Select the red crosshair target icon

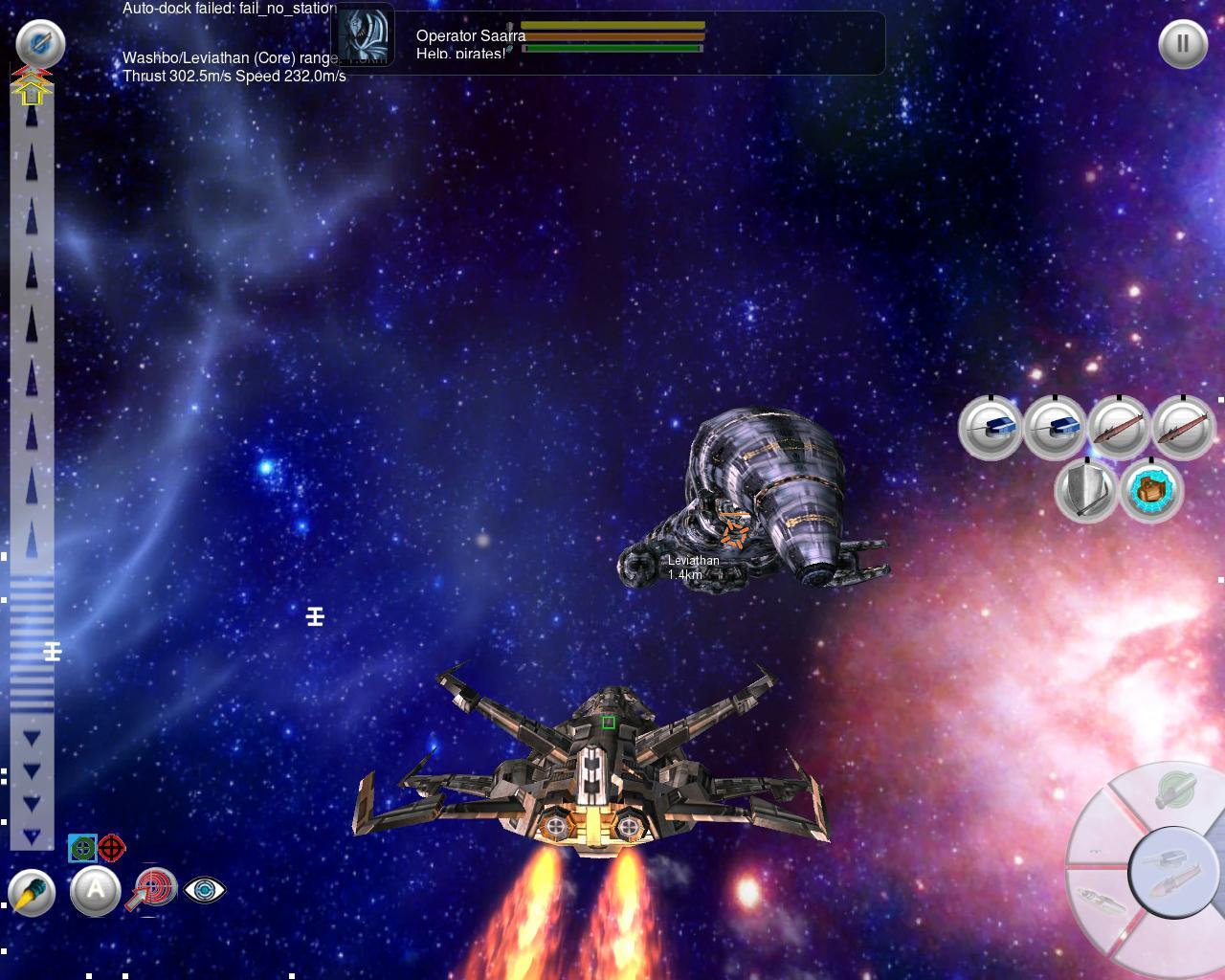pos(112,848)
